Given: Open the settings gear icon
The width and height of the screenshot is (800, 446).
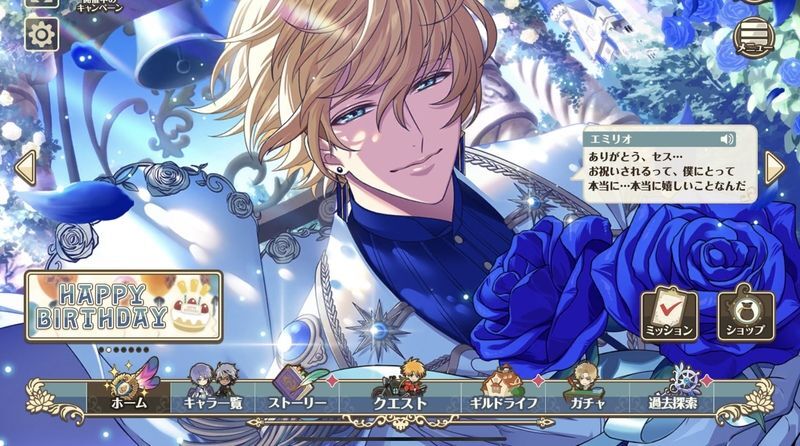Looking at the screenshot, I should coord(41,35).
